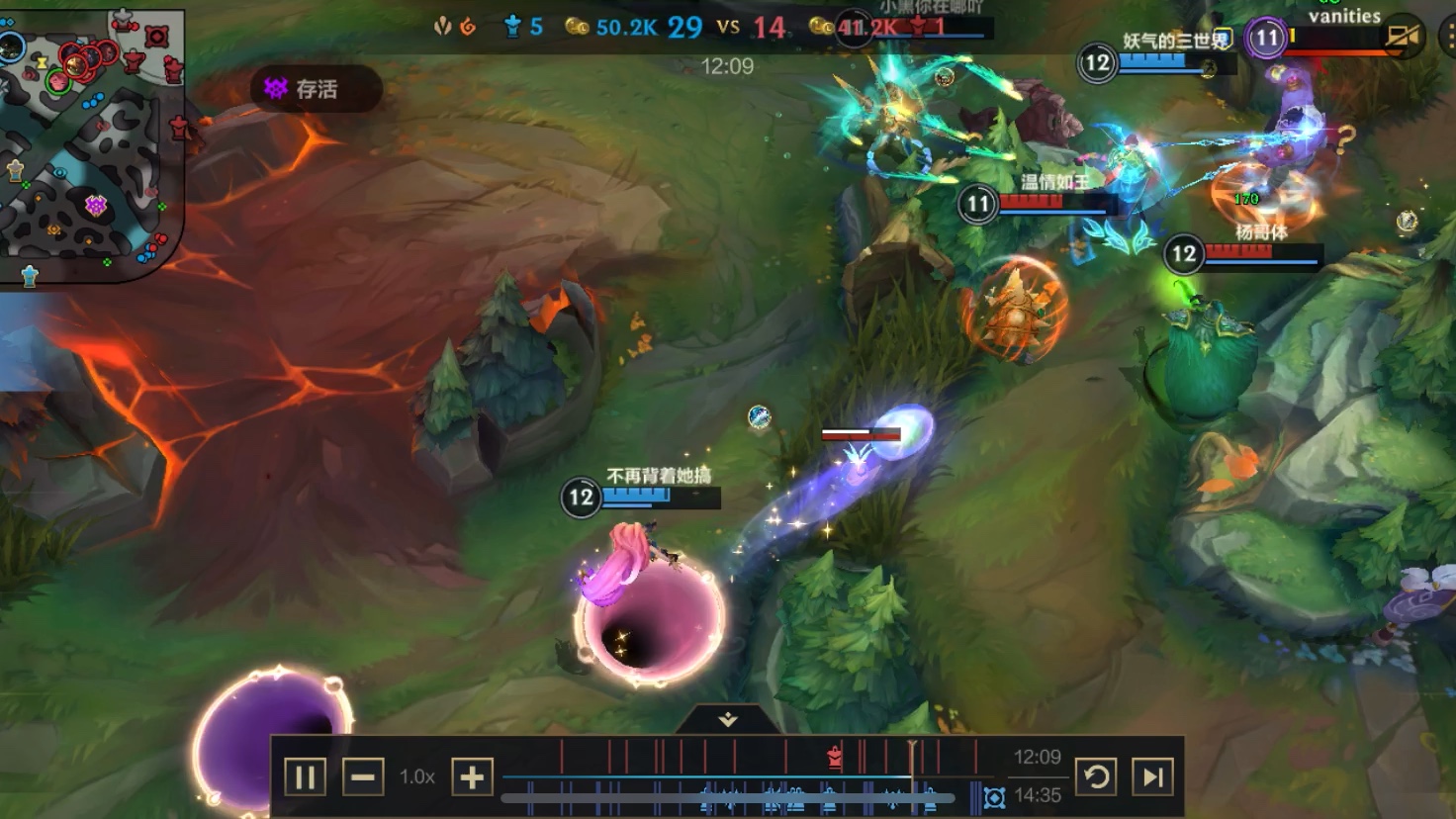1456x819 pixels.
Task: Open the menu at the screen edge
Action: tap(1448, 38)
